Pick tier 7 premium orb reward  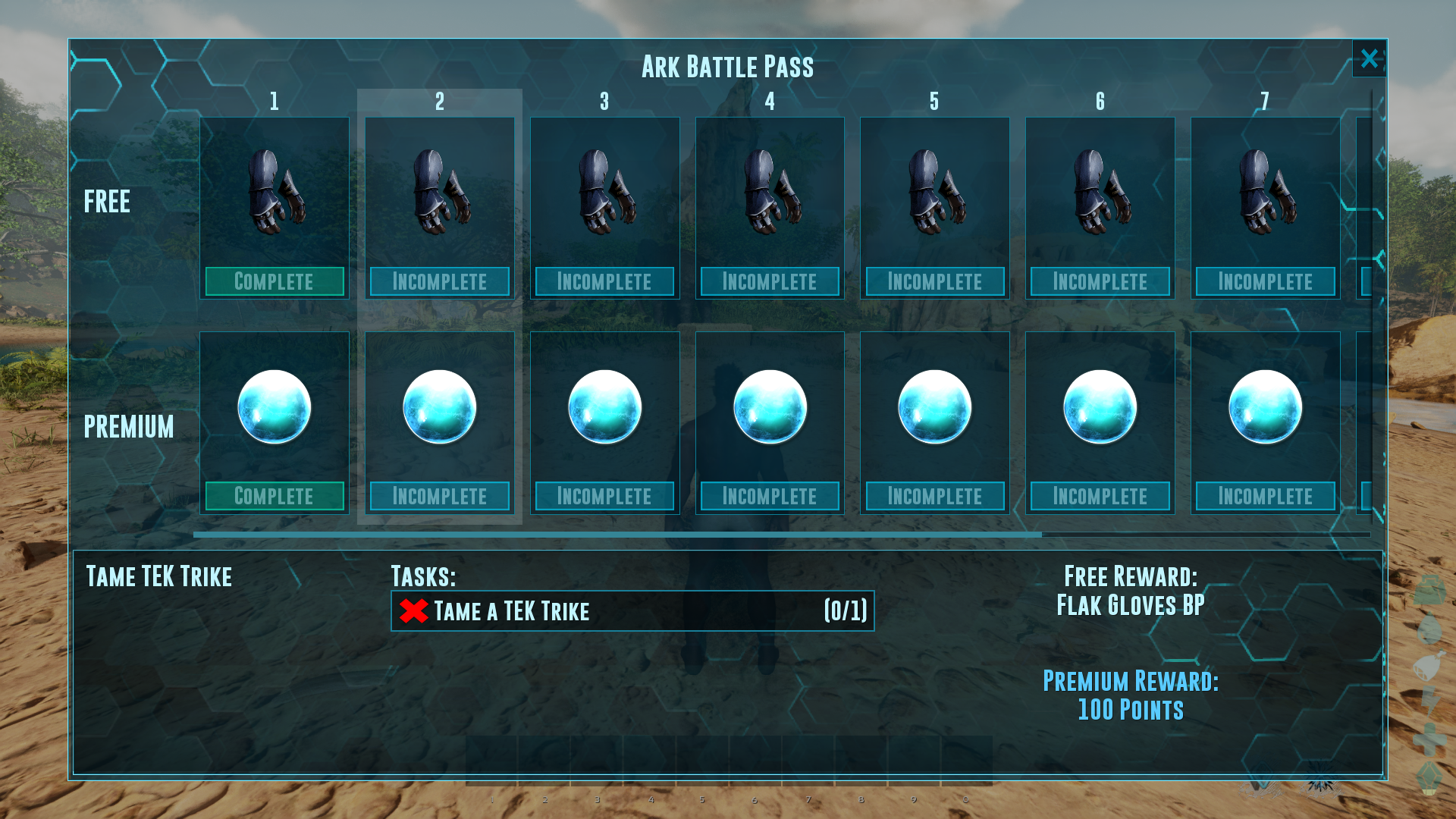click(1265, 407)
